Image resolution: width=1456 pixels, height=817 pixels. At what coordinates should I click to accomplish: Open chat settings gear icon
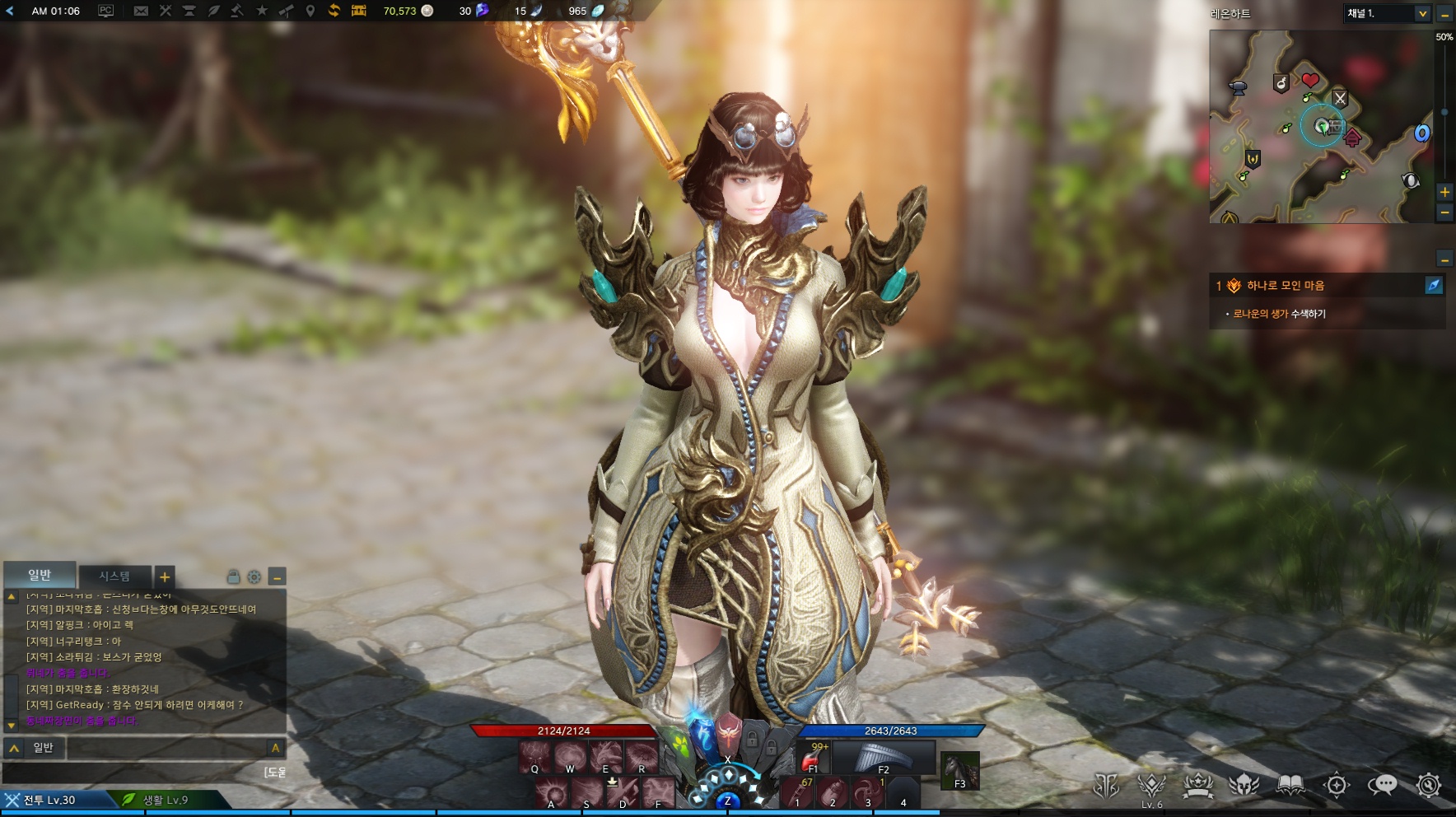pos(254,577)
